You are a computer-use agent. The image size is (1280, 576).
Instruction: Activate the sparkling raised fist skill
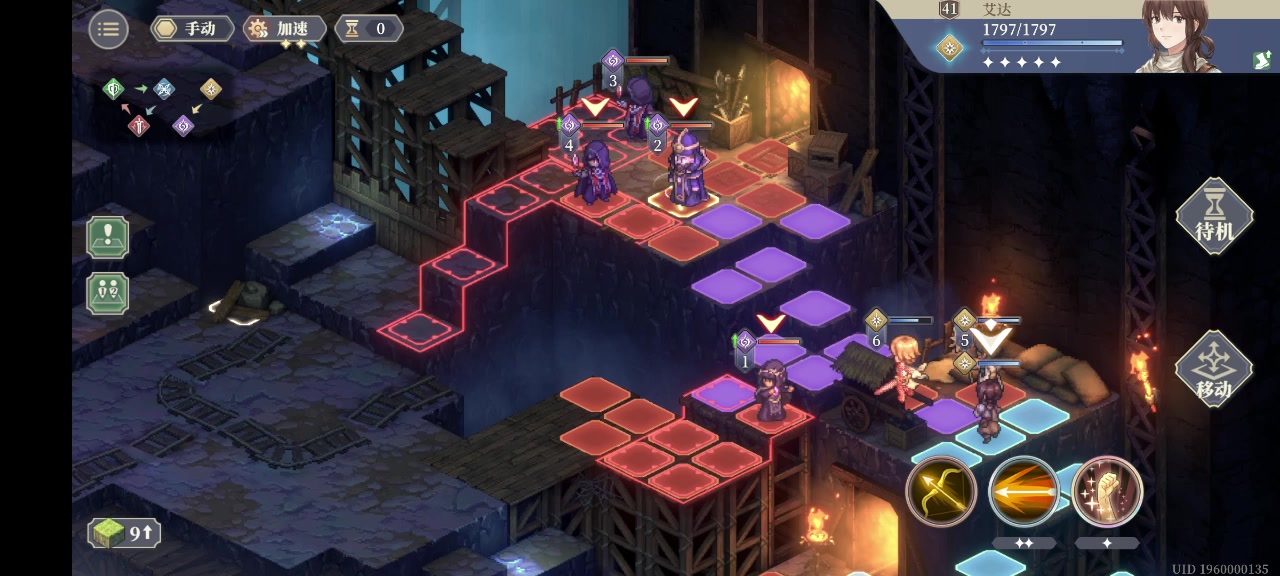[x=1107, y=491]
